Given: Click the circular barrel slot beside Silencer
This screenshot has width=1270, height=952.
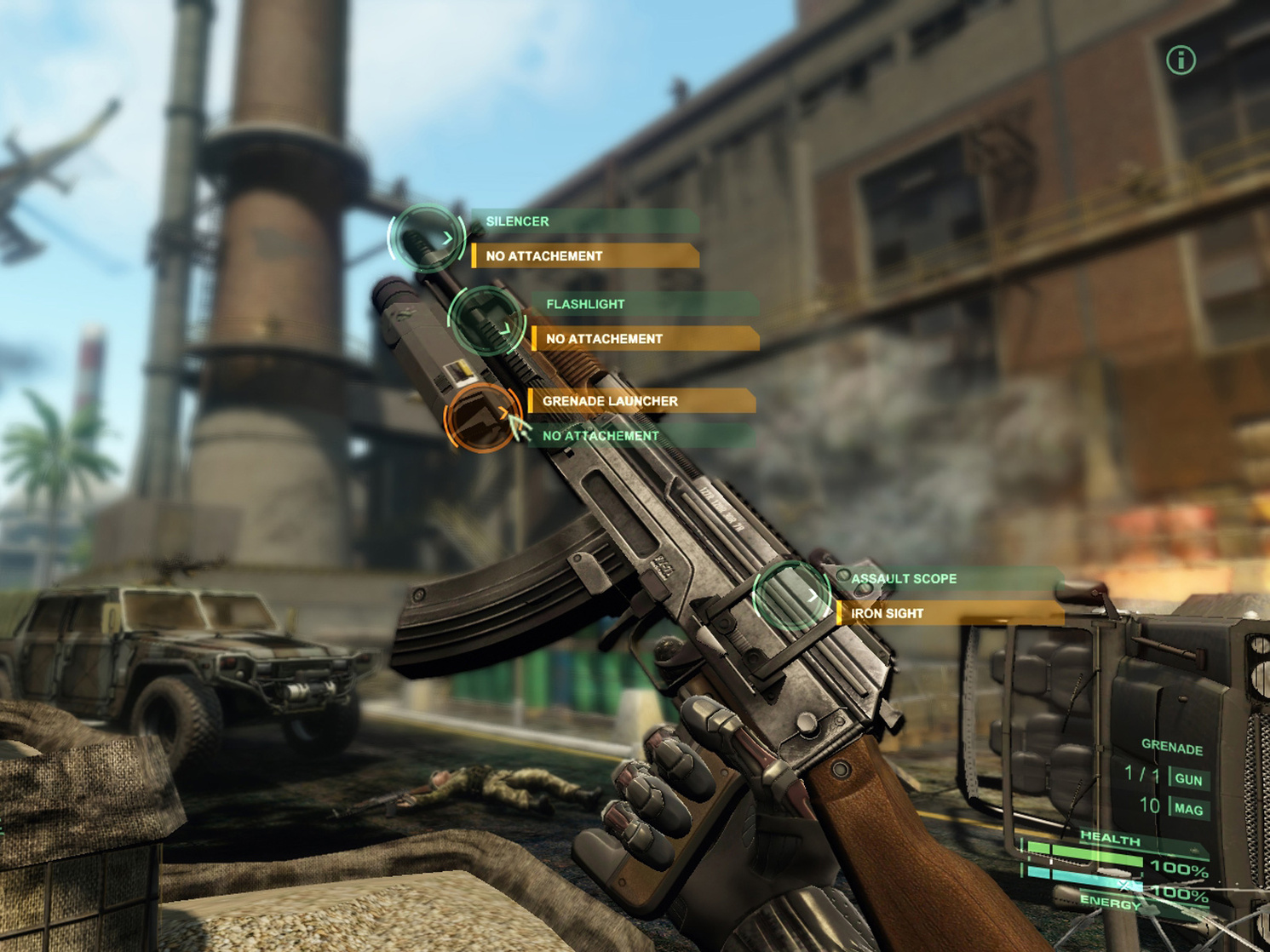Looking at the screenshot, I should (x=427, y=238).
